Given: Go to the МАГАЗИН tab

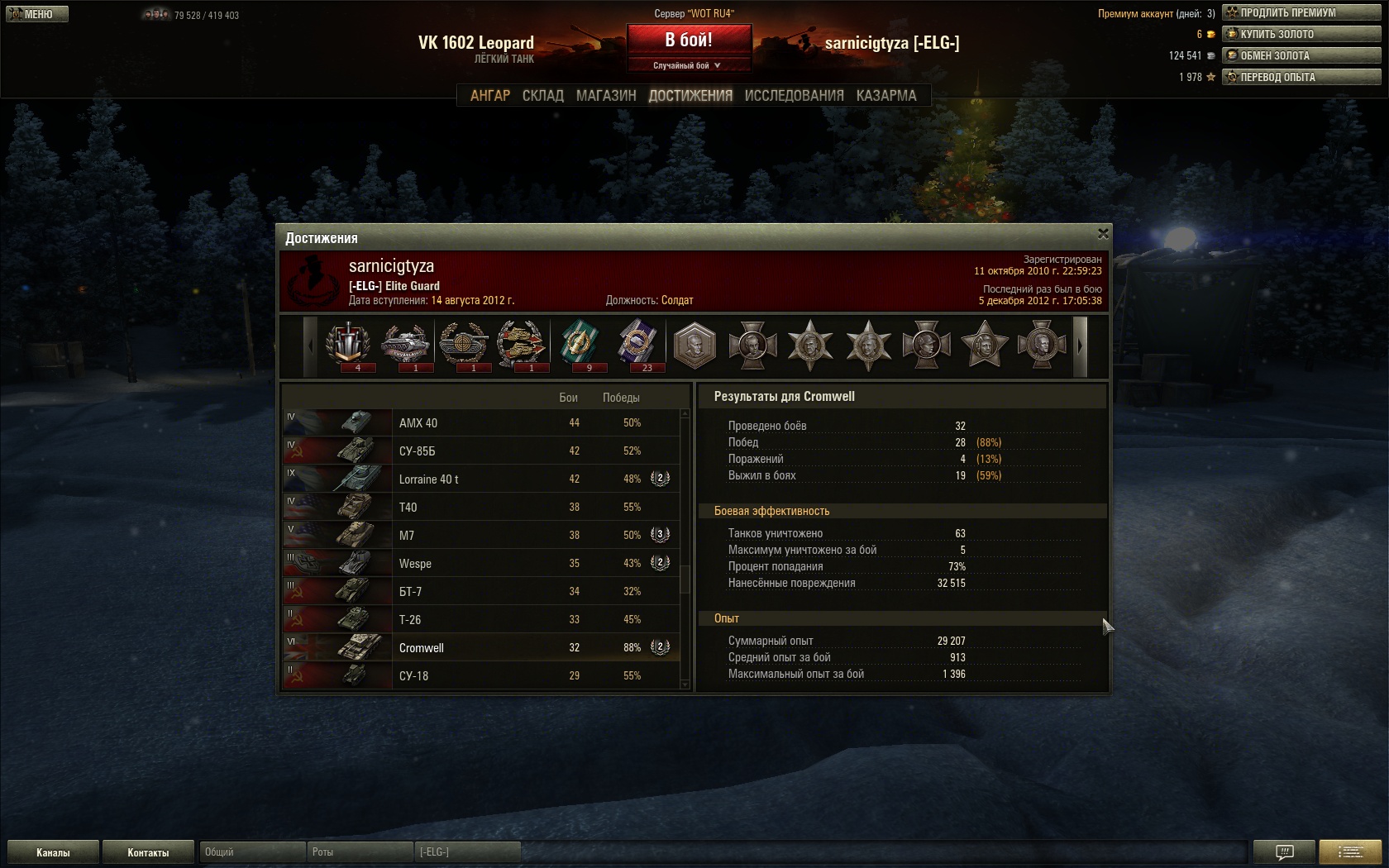Looking at the screenshot, I should point(606,96).
